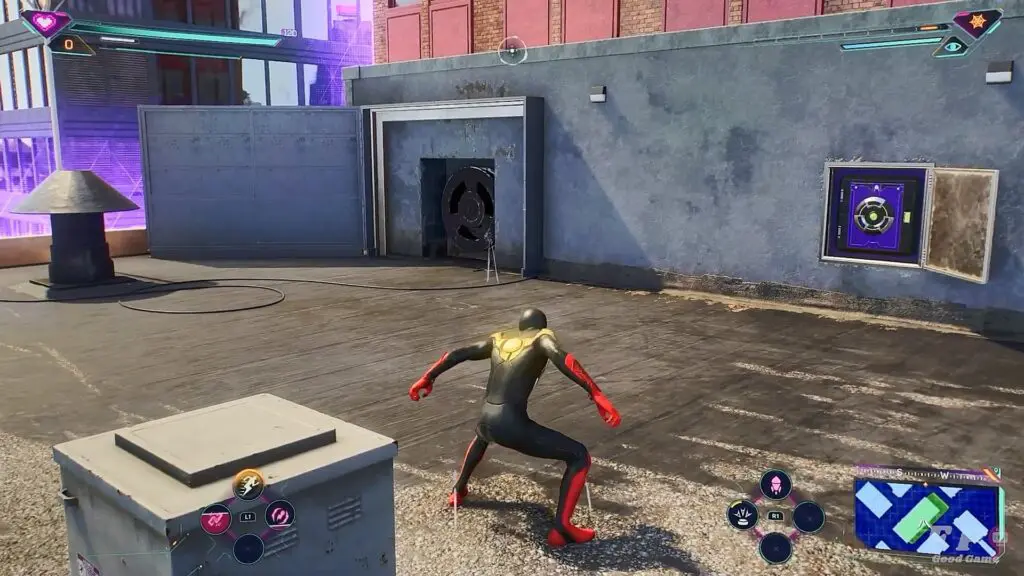Select the pink ability left of L1

point(216,518)
